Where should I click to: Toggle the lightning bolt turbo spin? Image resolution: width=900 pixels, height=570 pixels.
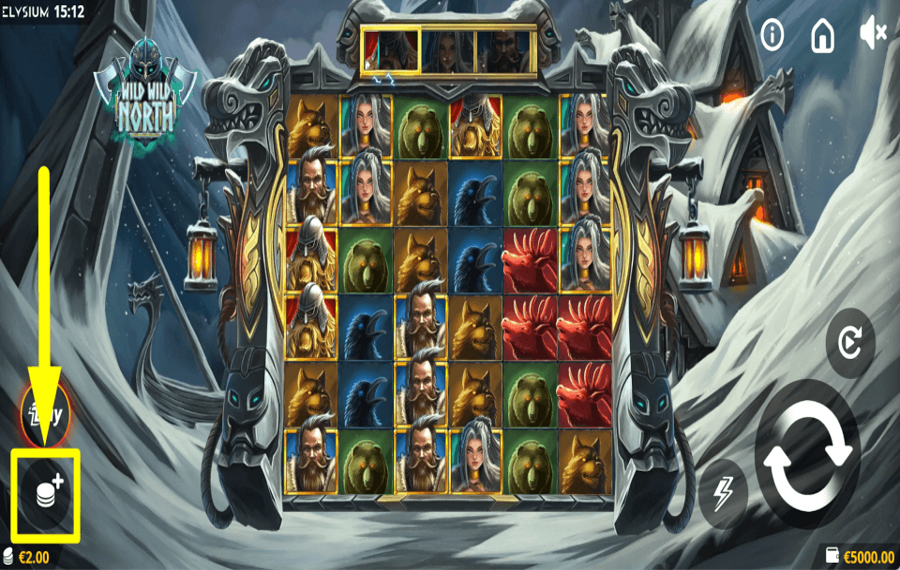[724, 493]
